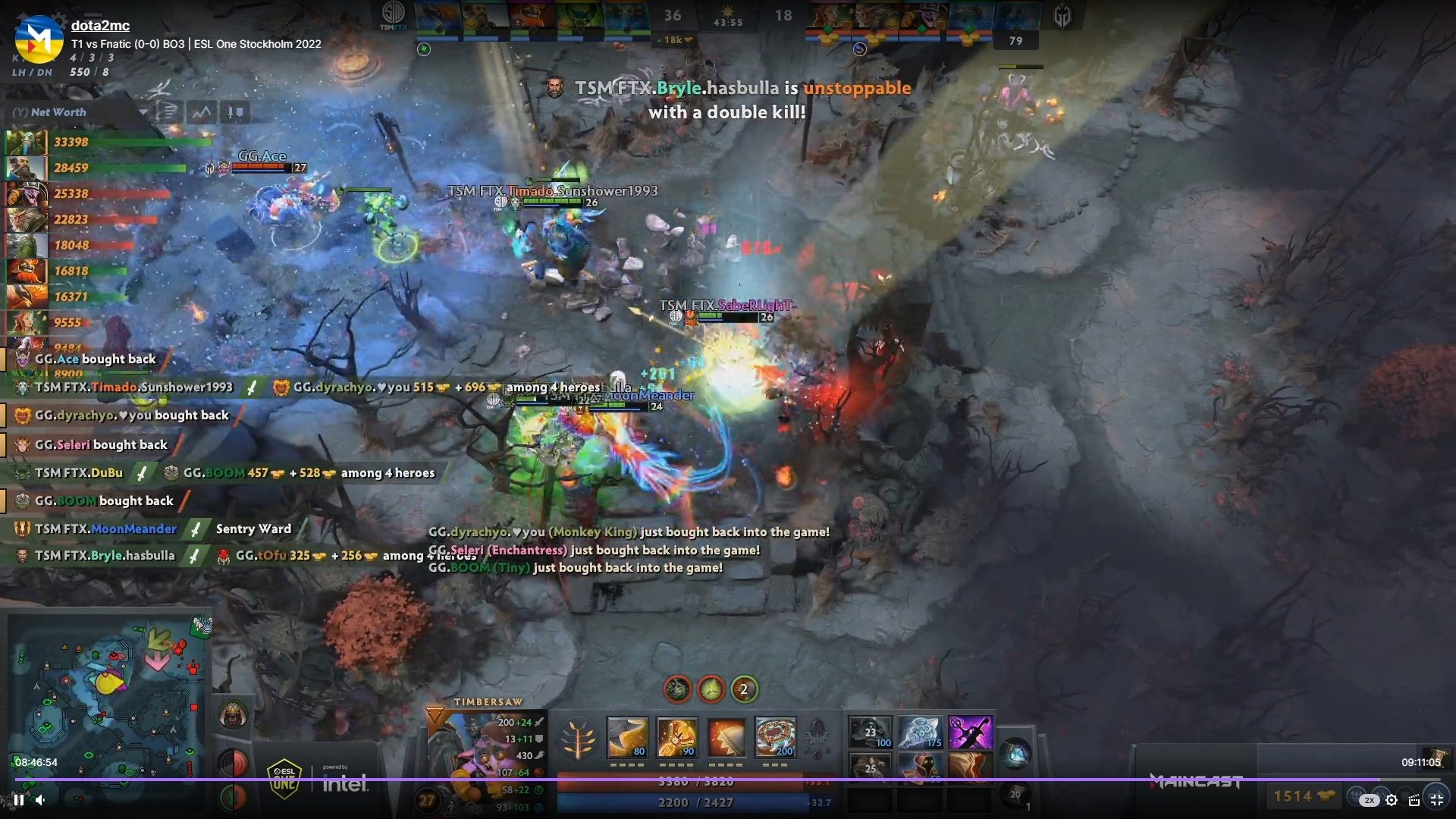Select the purple sword item slot
The width and height of the screenshot is (1456, 819).
pos(969,733)
